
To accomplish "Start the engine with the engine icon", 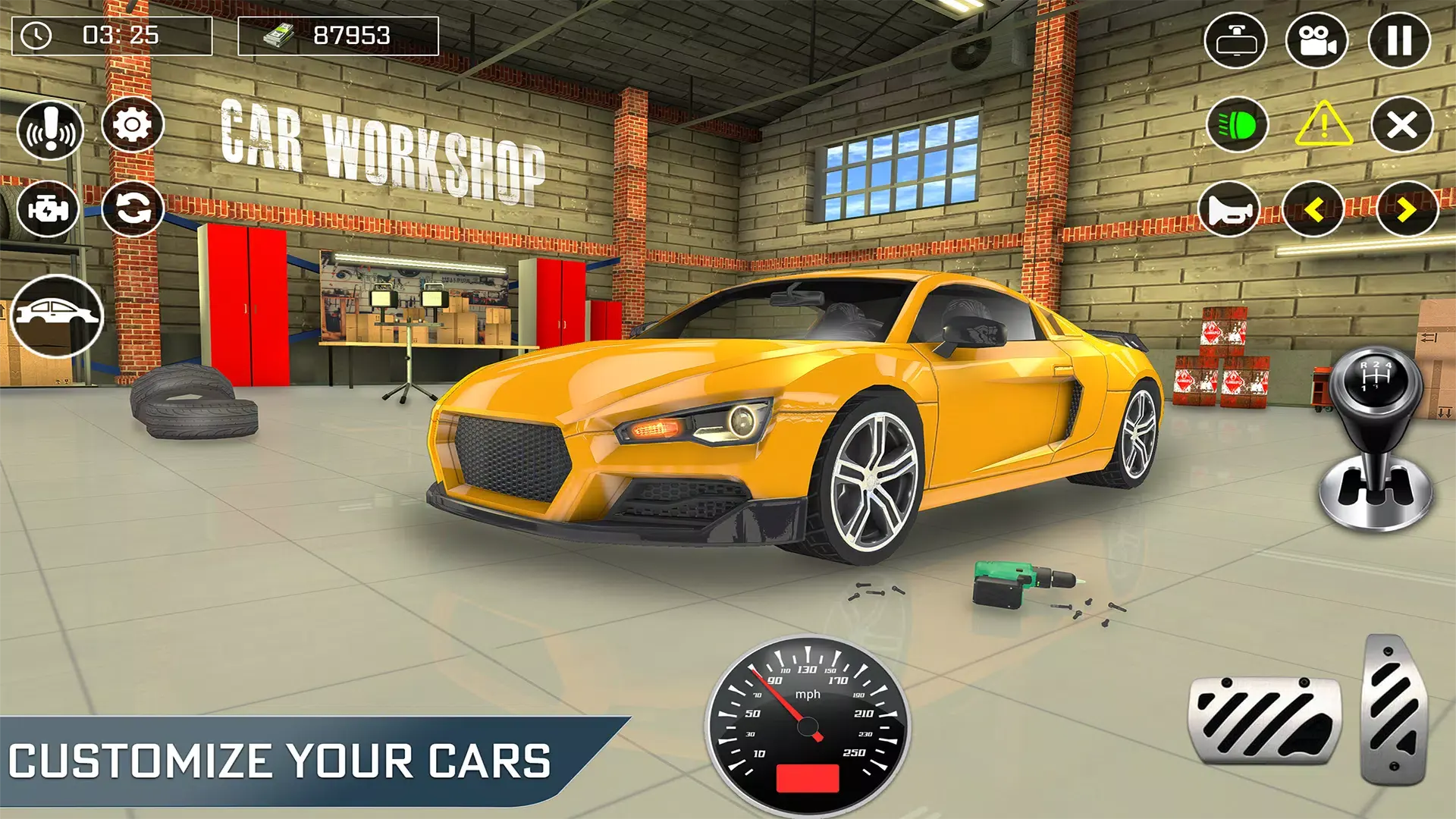I will point(48,209).
